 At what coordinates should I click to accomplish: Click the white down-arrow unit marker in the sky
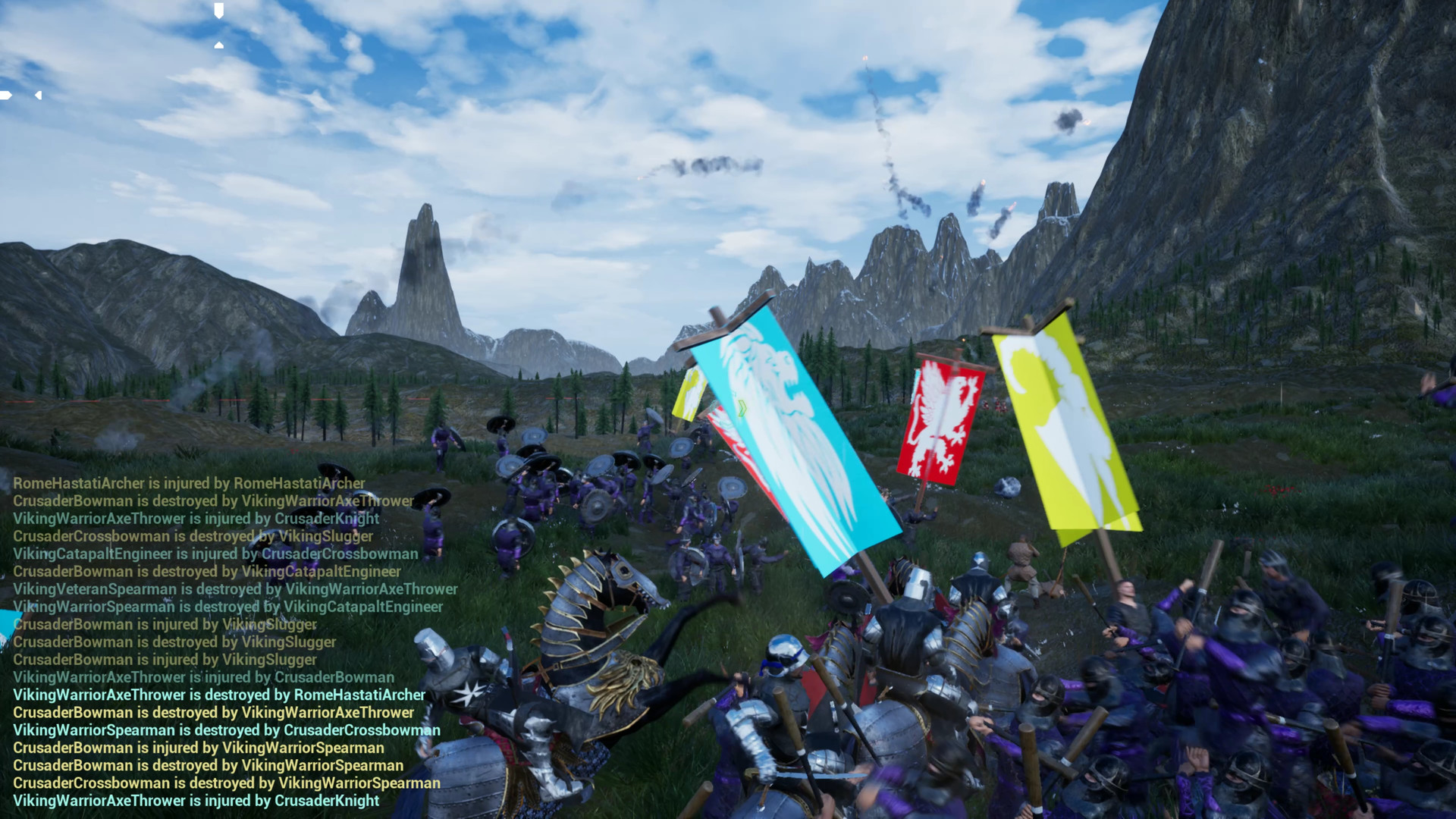[218, 10]
